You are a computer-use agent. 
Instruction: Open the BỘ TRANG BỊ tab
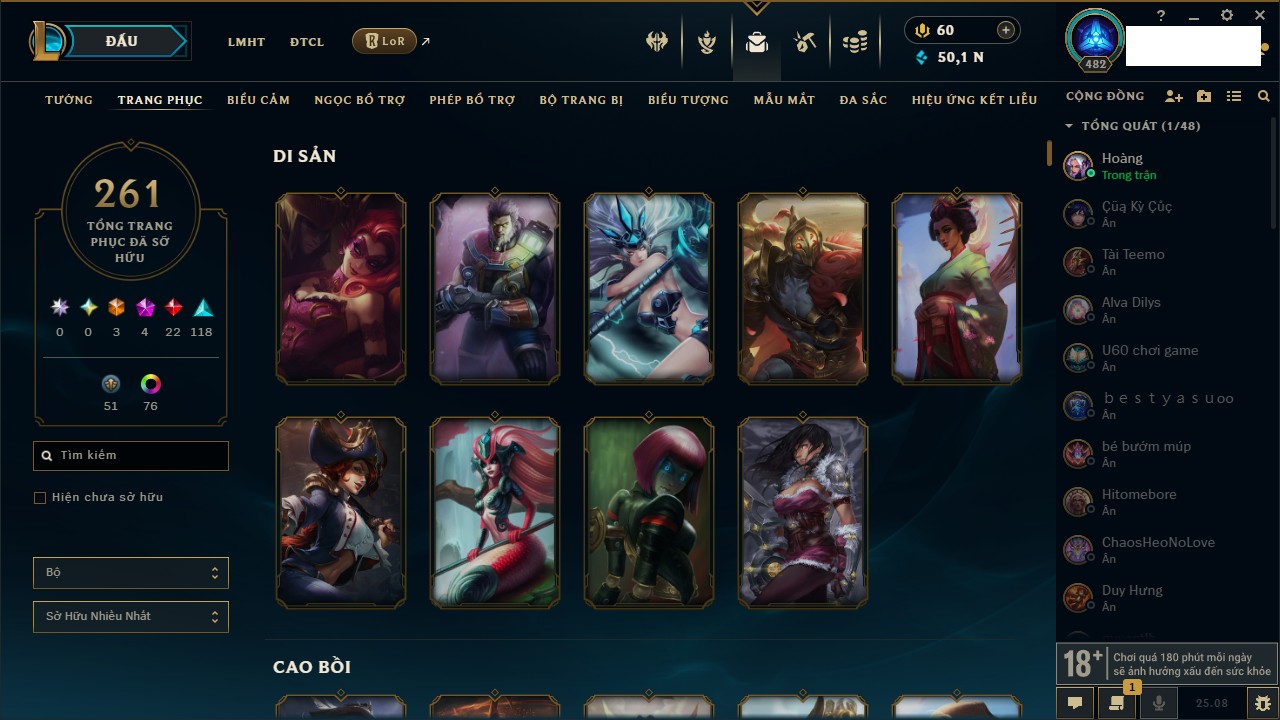pyautogui.click(x=581, y=100)
